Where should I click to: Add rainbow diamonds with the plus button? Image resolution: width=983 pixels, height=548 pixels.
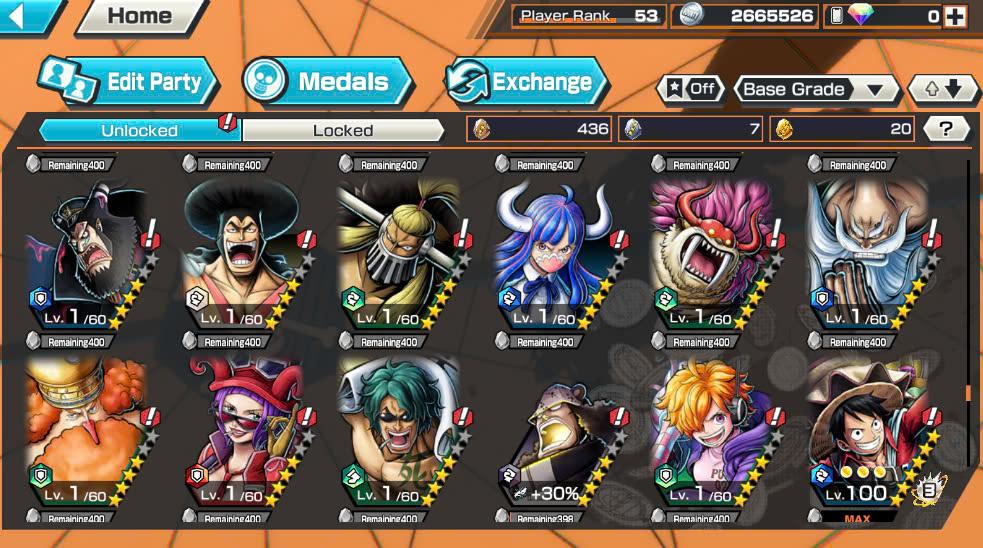(x=955, y=16)
